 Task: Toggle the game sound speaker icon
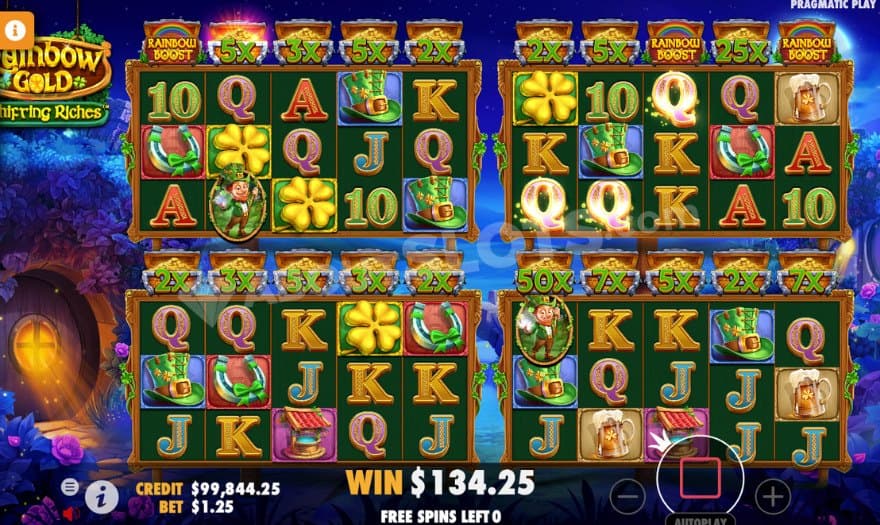(x=70, y=514)
